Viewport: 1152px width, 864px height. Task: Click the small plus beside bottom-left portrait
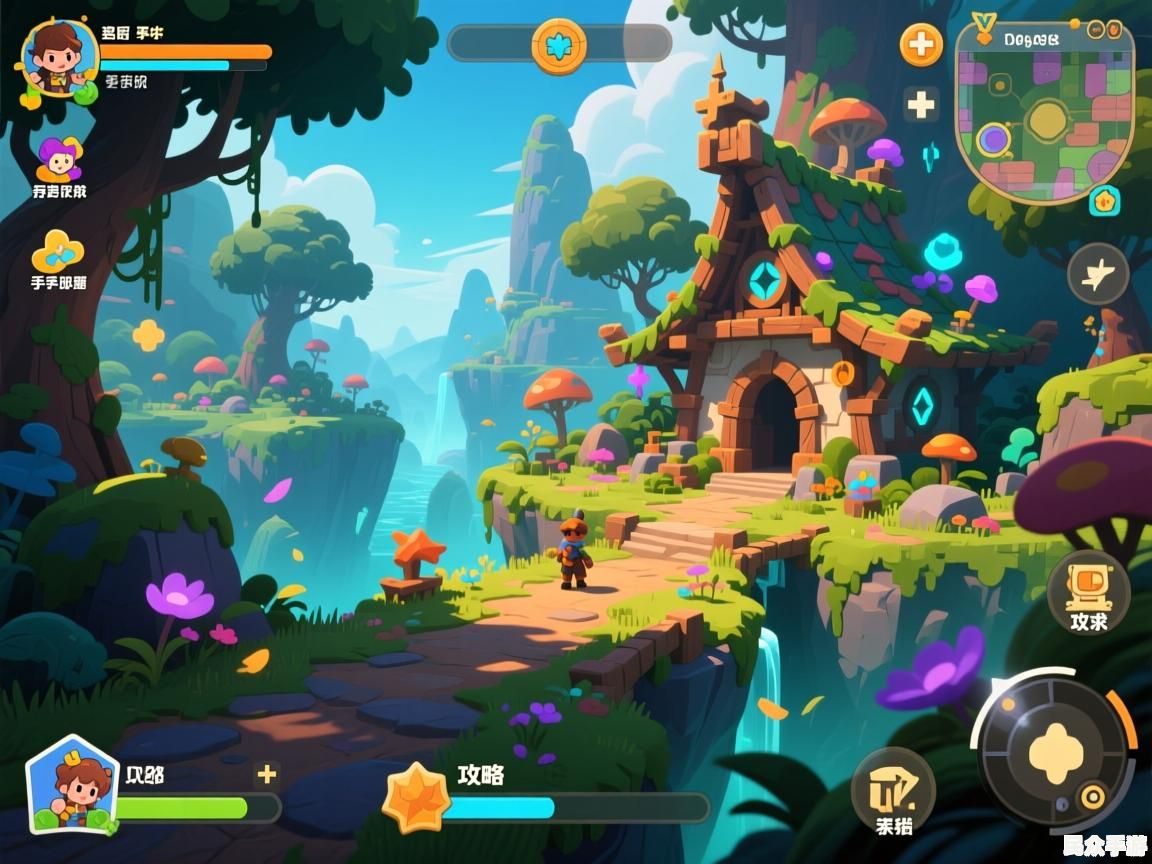[x=266, y=773]
